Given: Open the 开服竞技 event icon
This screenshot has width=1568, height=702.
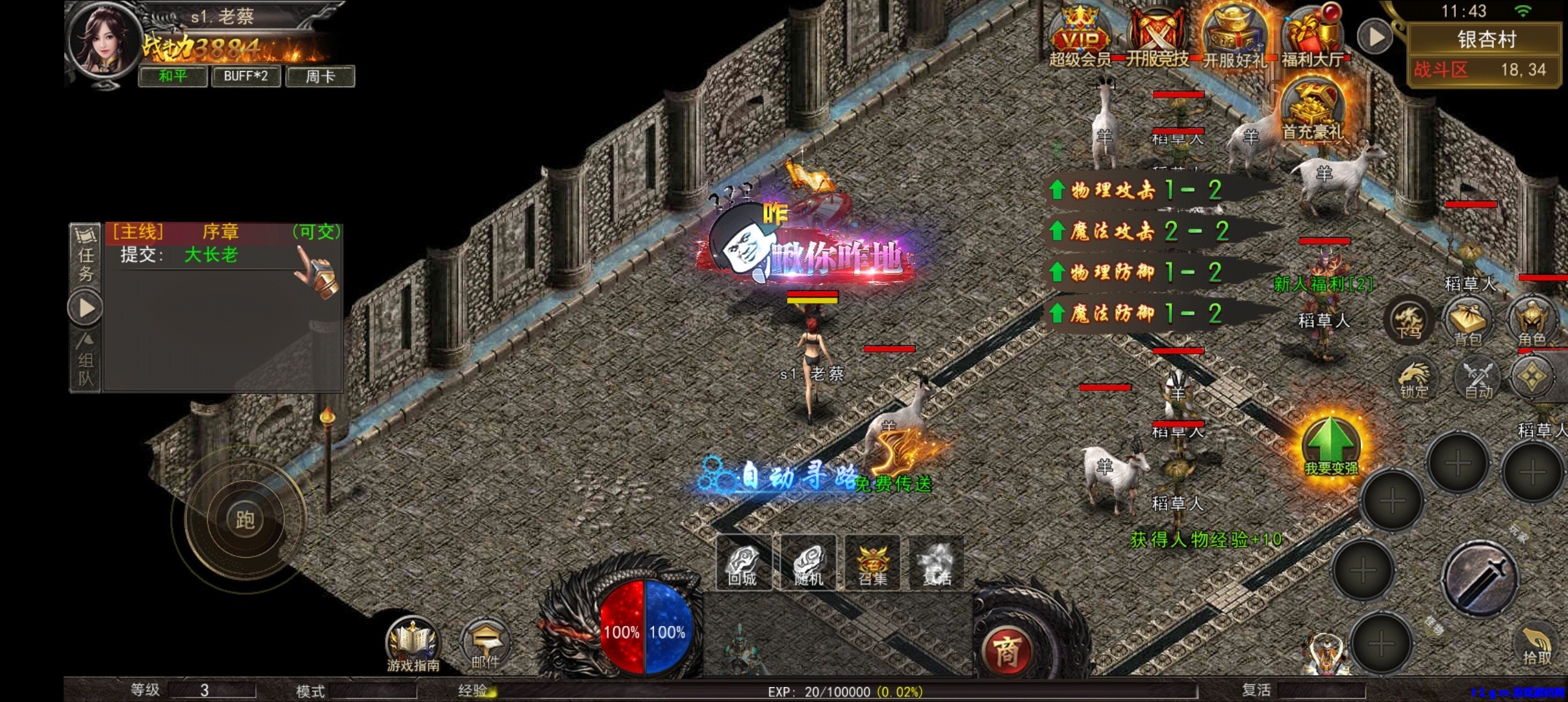Looking at the screenshot, I should tap(1157, 37).
